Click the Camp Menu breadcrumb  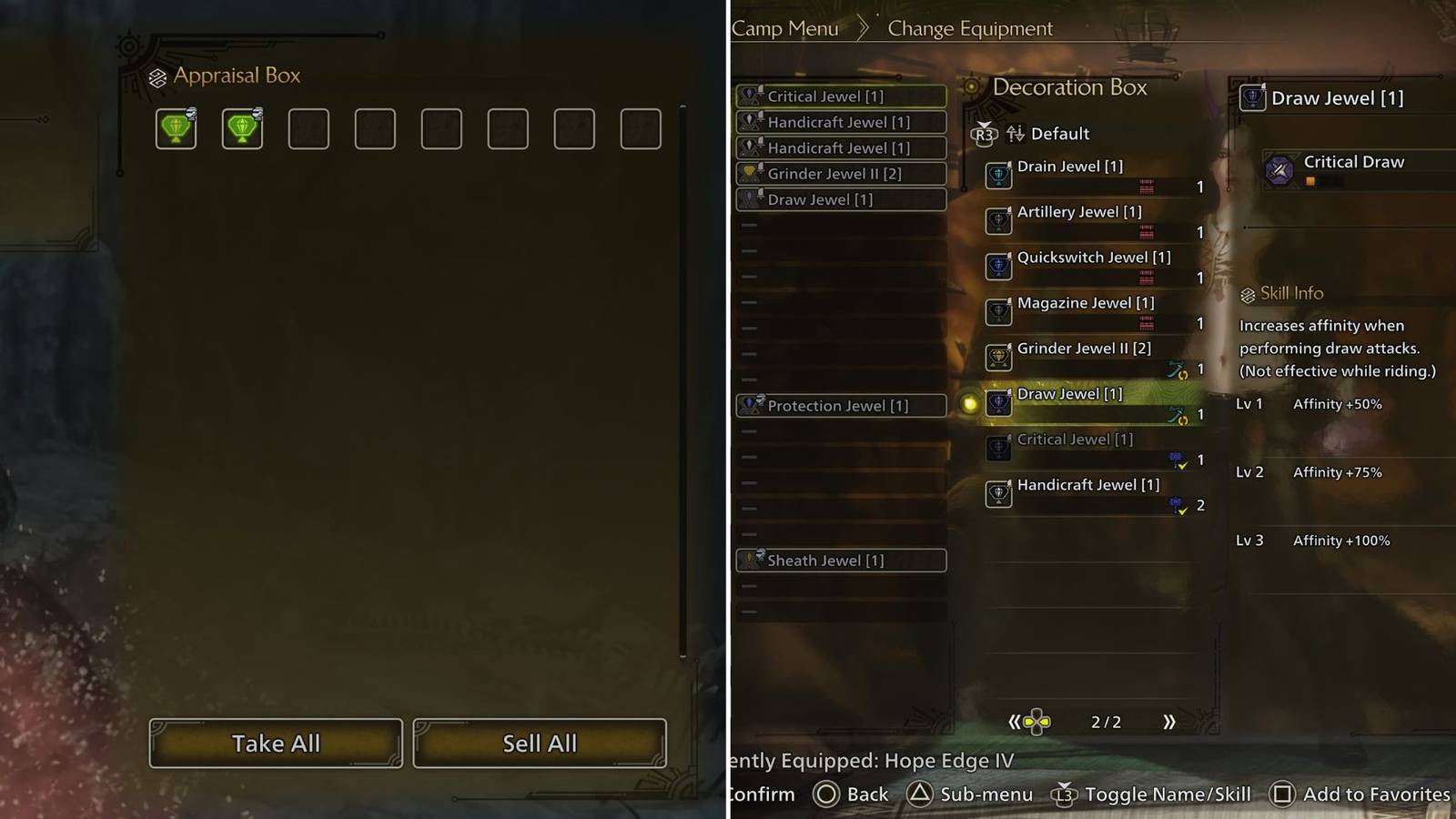point(786,28)
